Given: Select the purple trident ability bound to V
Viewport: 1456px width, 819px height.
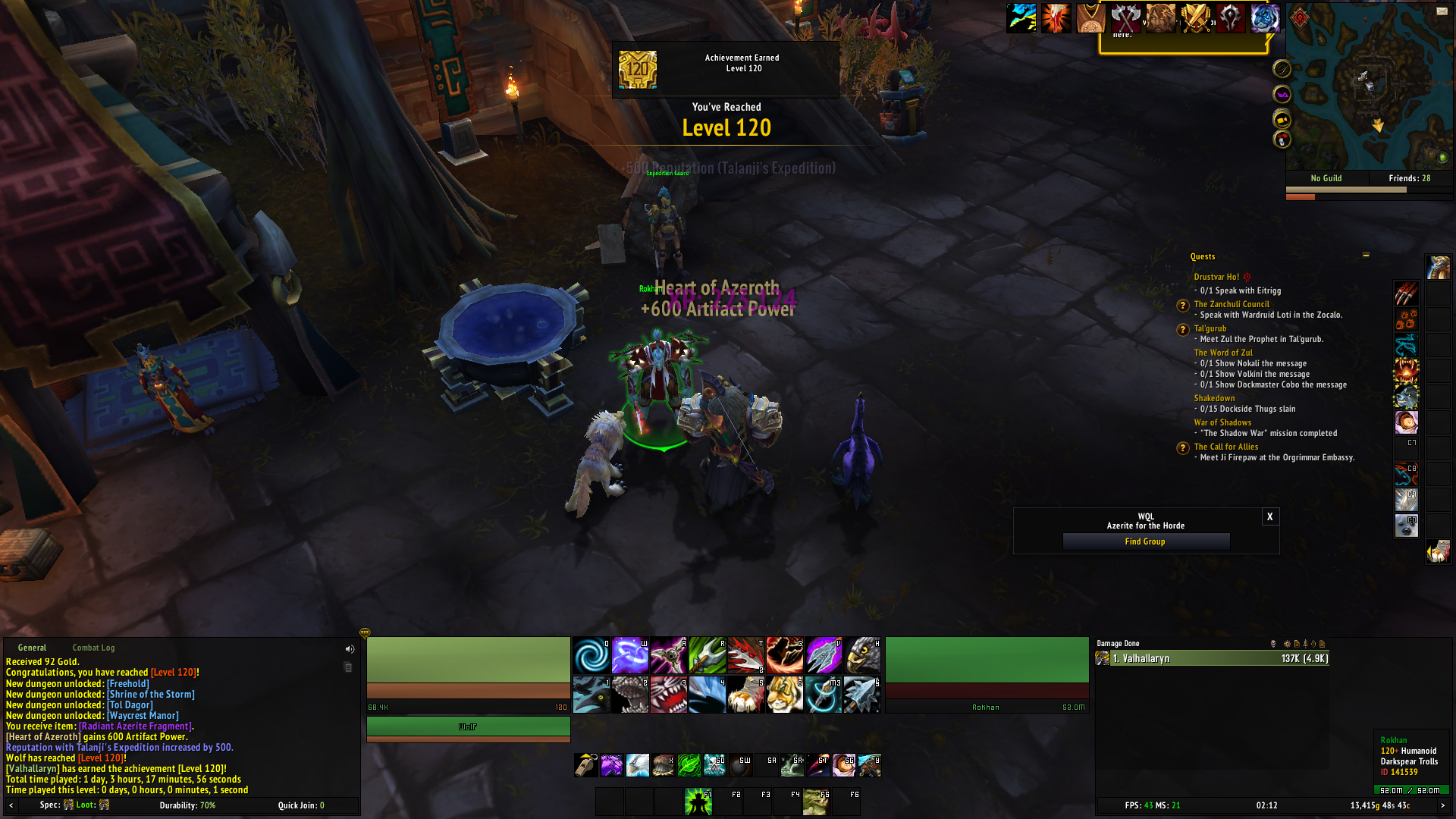Looking at the screenshot, I should (x=824, y=655).
